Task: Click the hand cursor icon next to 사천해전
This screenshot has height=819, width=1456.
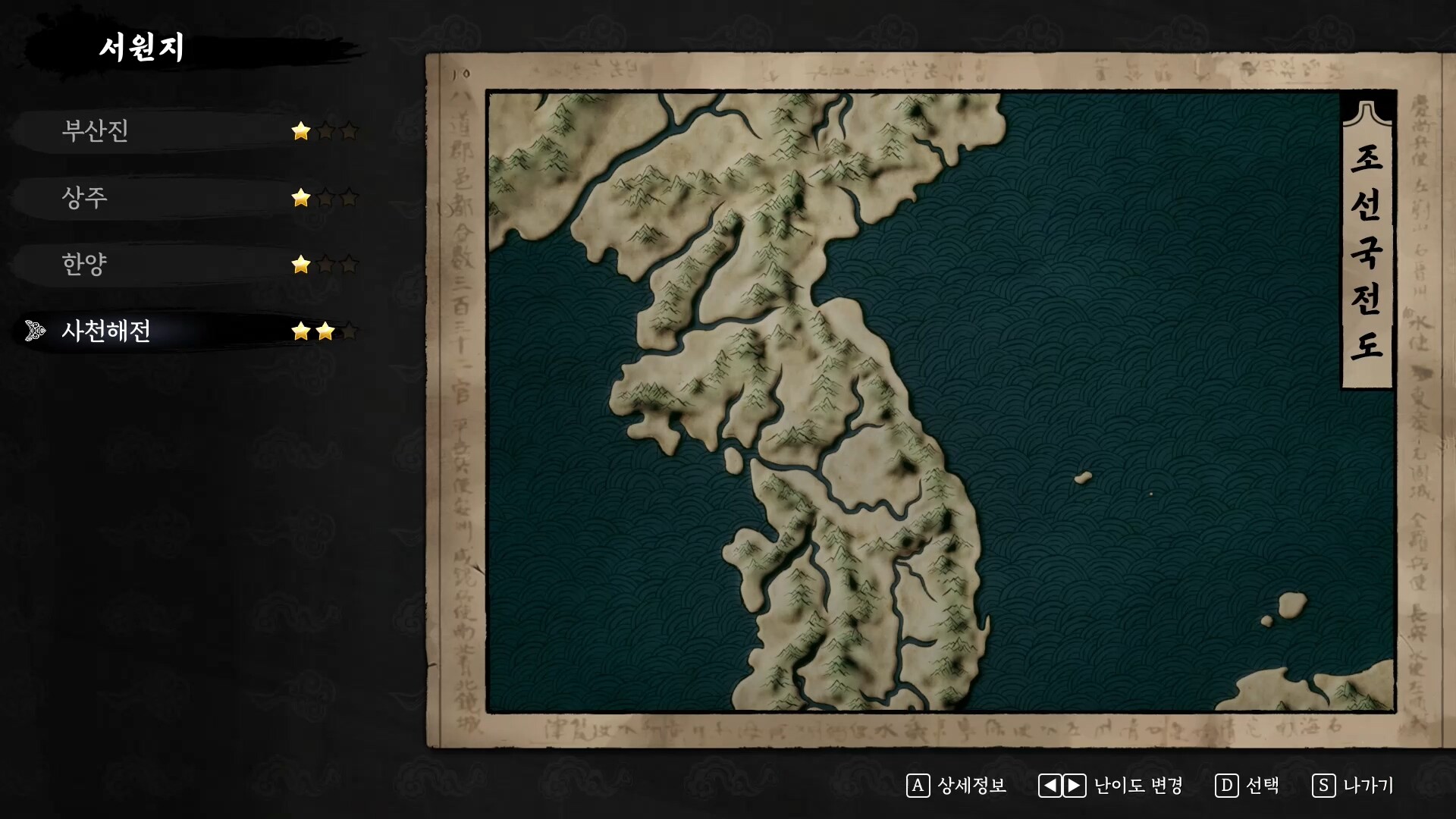Action: click(33, 331)
